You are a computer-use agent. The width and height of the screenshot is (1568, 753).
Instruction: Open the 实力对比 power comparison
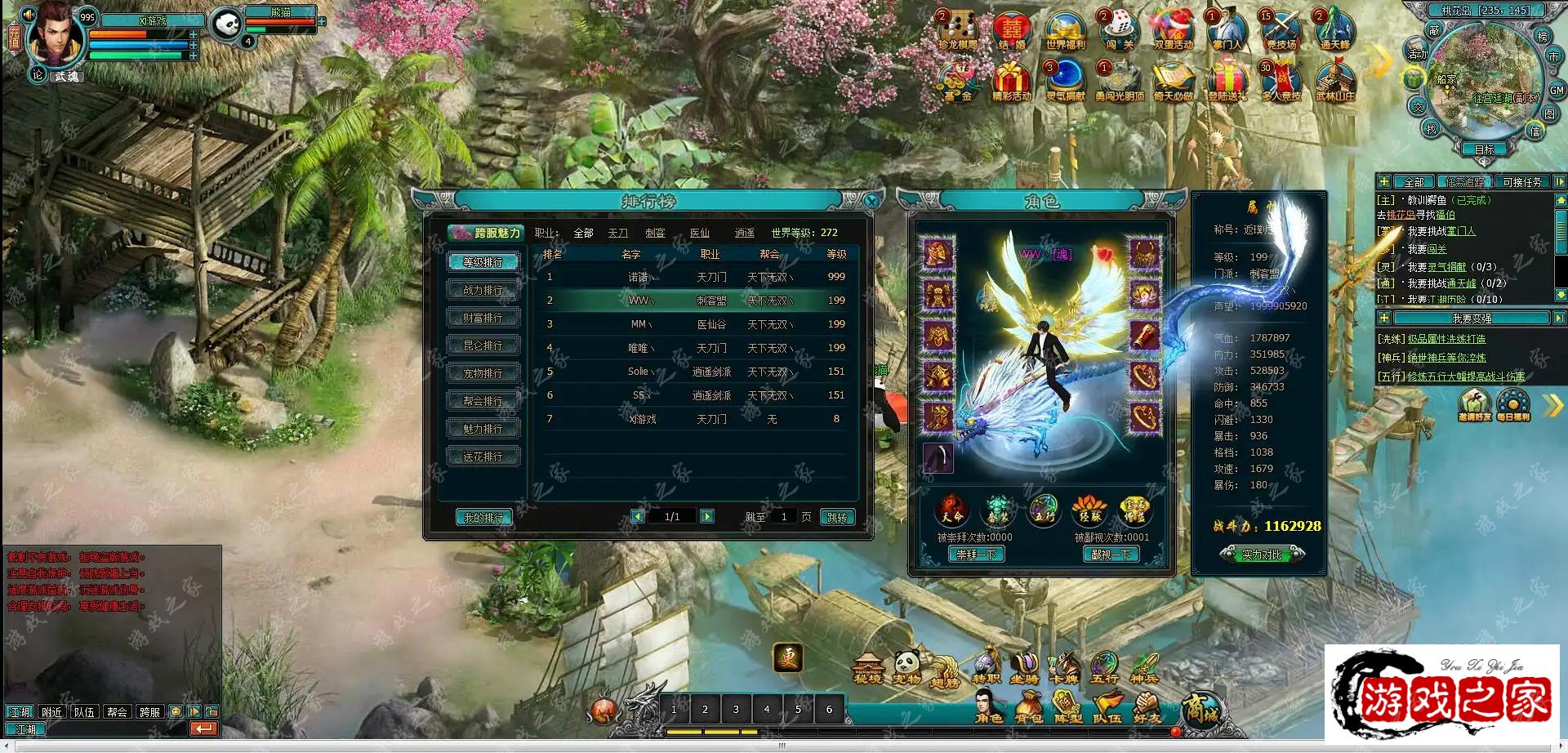click(1262, 555)
